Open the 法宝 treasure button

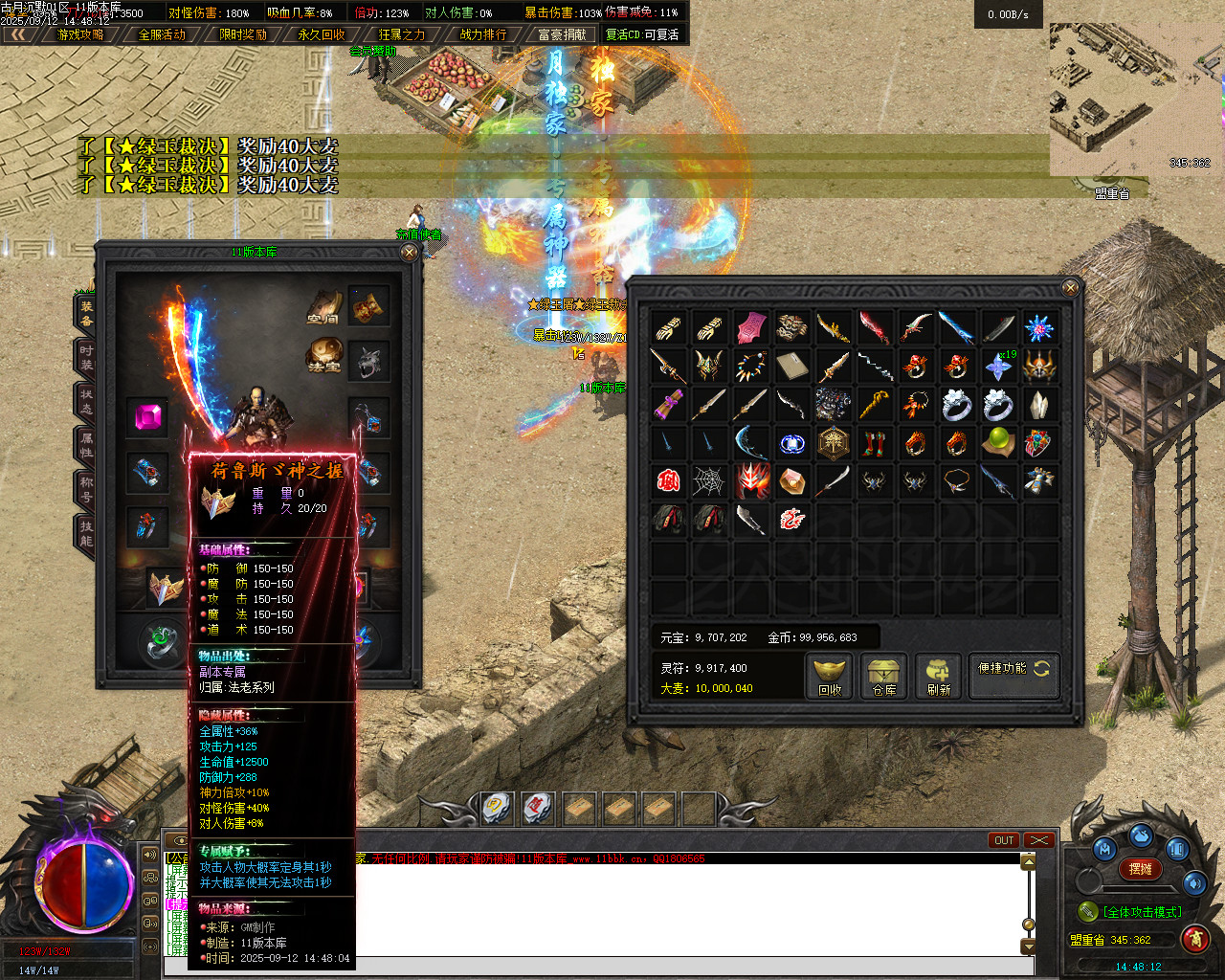point(323,355)
